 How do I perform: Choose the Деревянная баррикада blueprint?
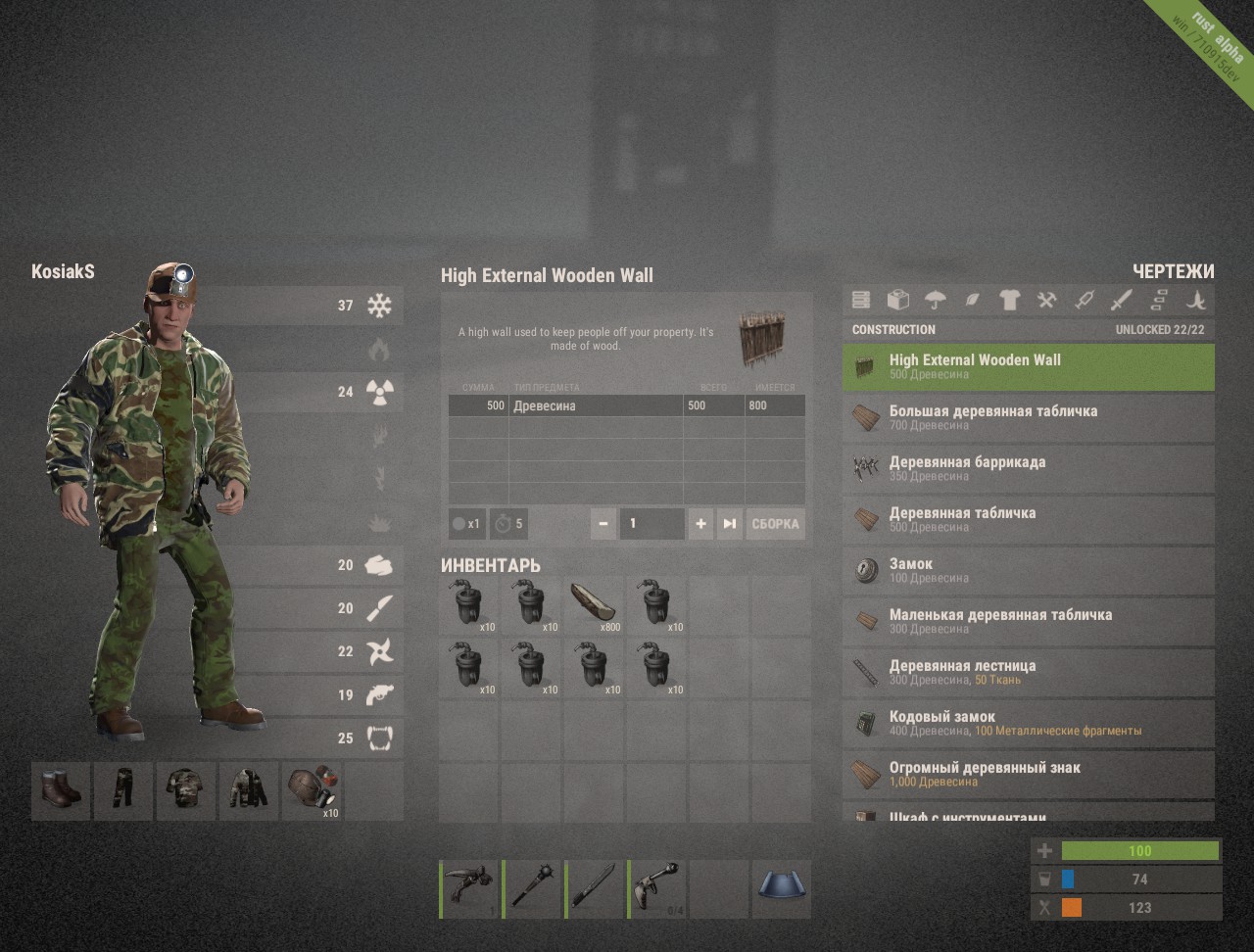(x=1028, y=469)
